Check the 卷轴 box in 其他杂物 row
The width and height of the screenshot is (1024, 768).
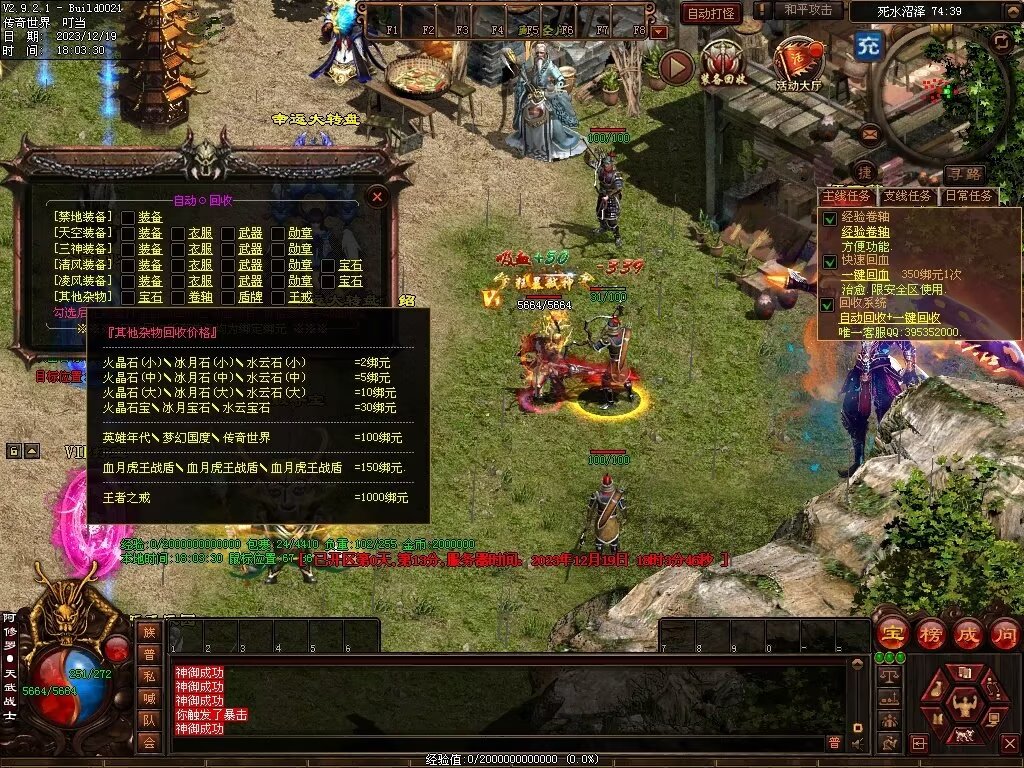pos(178,297)
